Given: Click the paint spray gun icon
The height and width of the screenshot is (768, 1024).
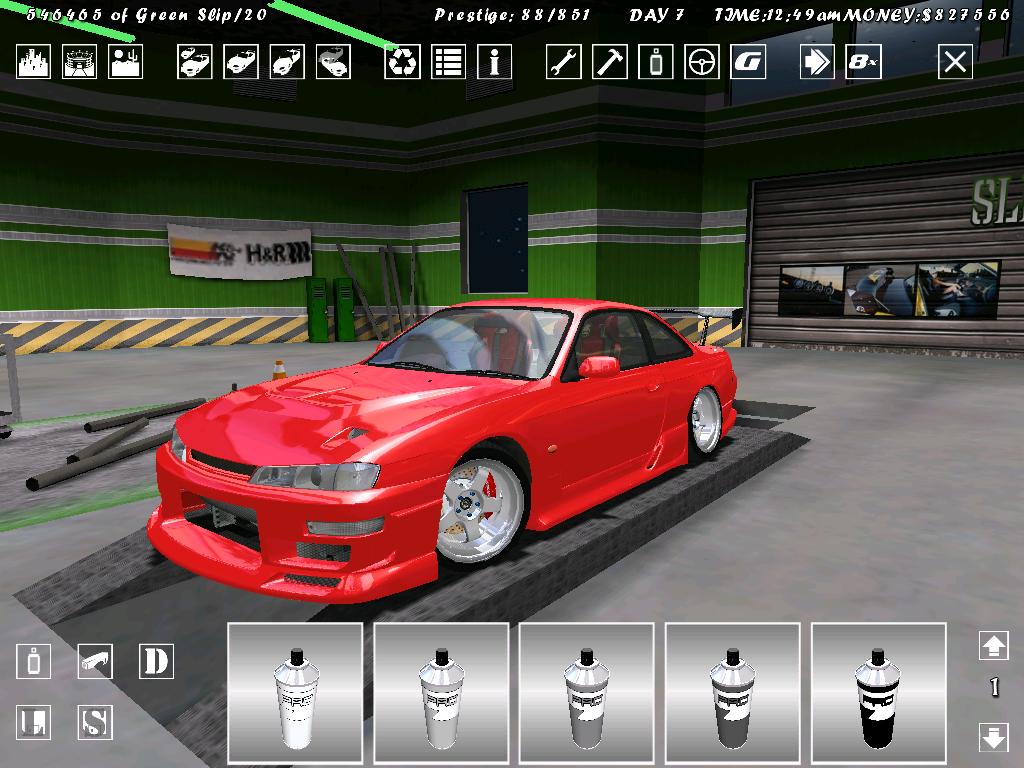Looking at the screenshot, I should click(95, 661).
